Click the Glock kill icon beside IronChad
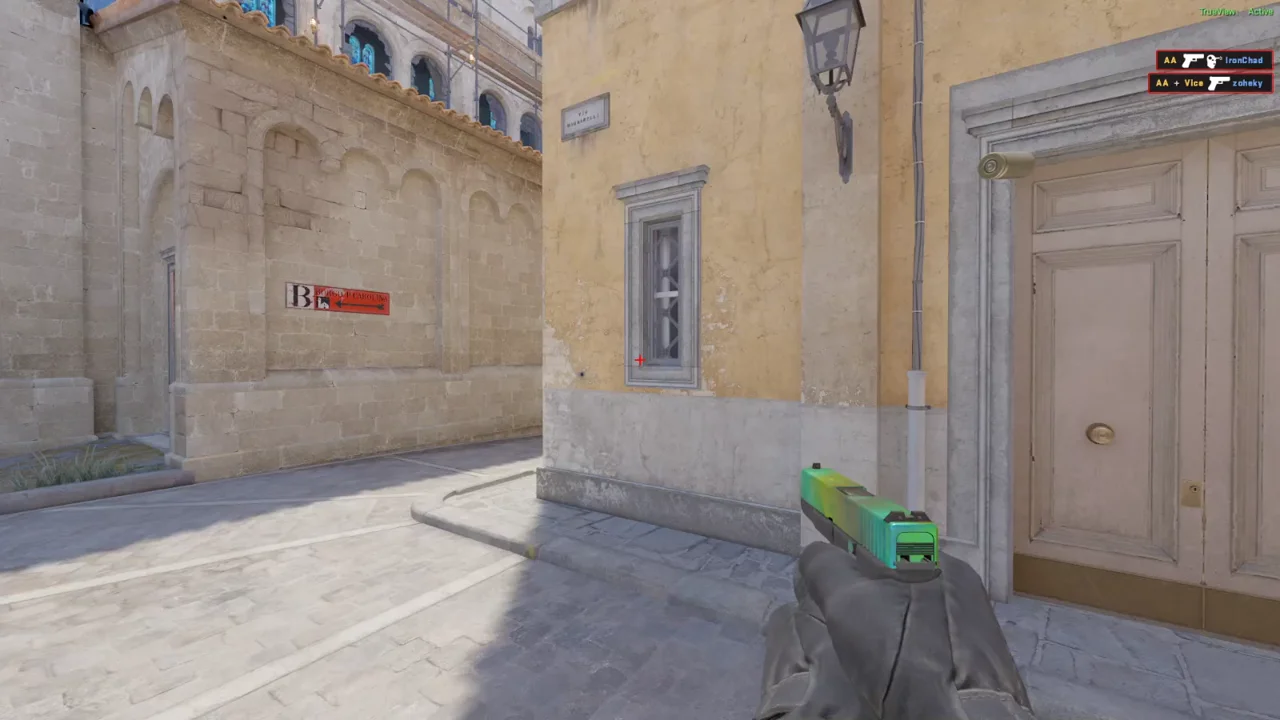Screen dimensions: 1280x720 click(1193, 60)
